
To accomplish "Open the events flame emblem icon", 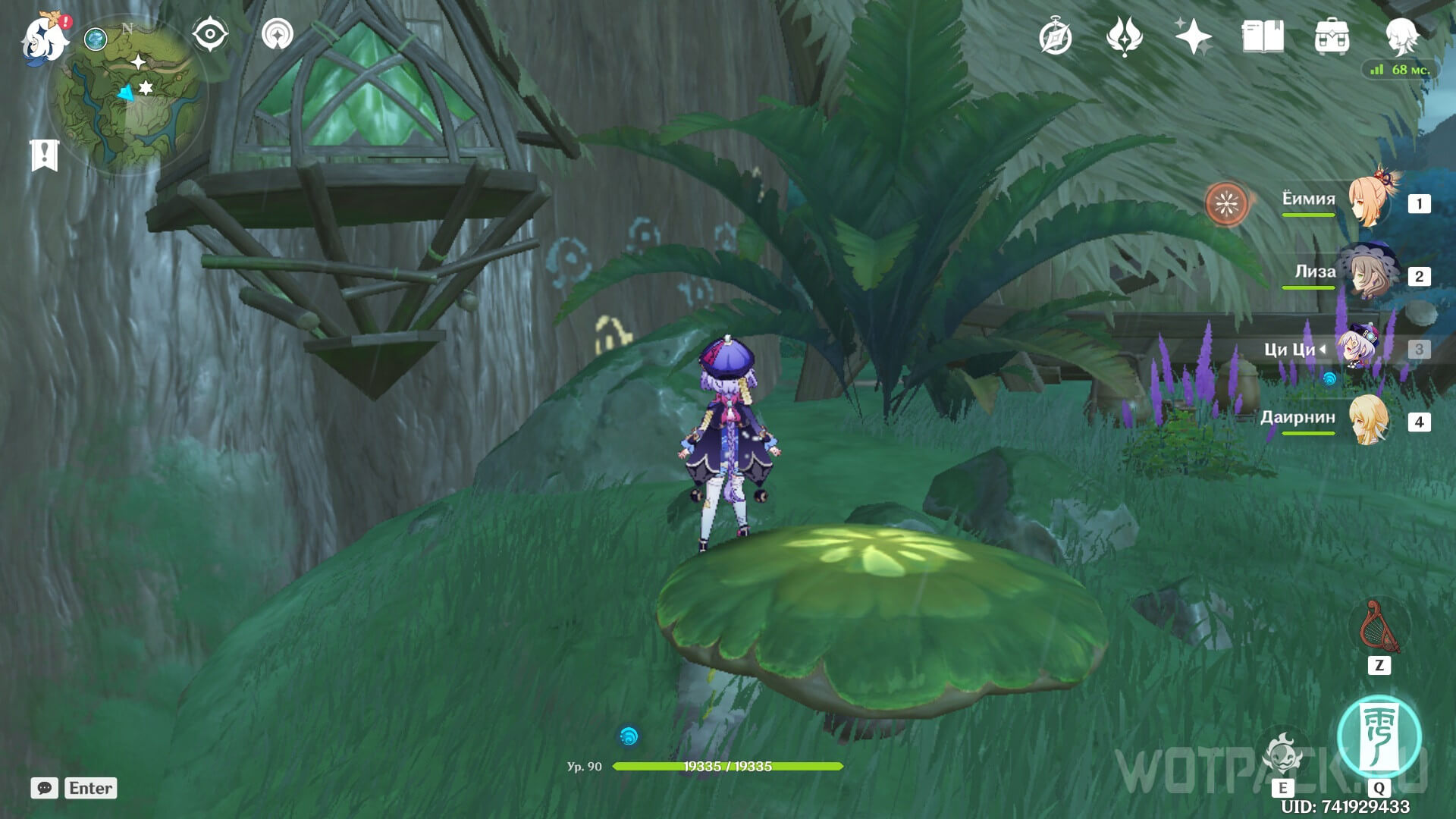I will point(1124,36).
